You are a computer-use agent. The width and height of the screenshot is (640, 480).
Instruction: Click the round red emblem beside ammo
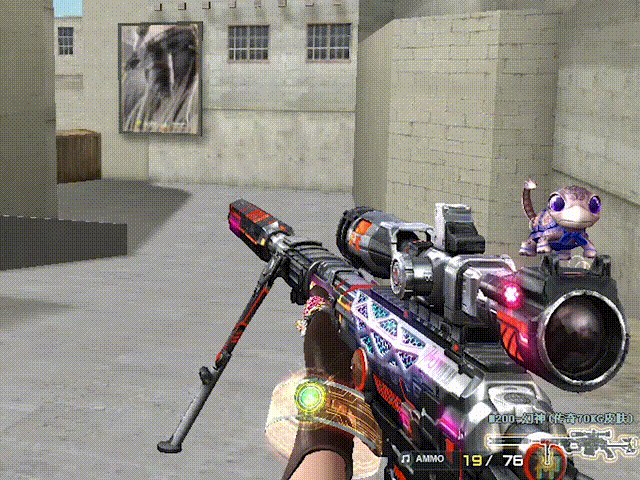point(548,461)
